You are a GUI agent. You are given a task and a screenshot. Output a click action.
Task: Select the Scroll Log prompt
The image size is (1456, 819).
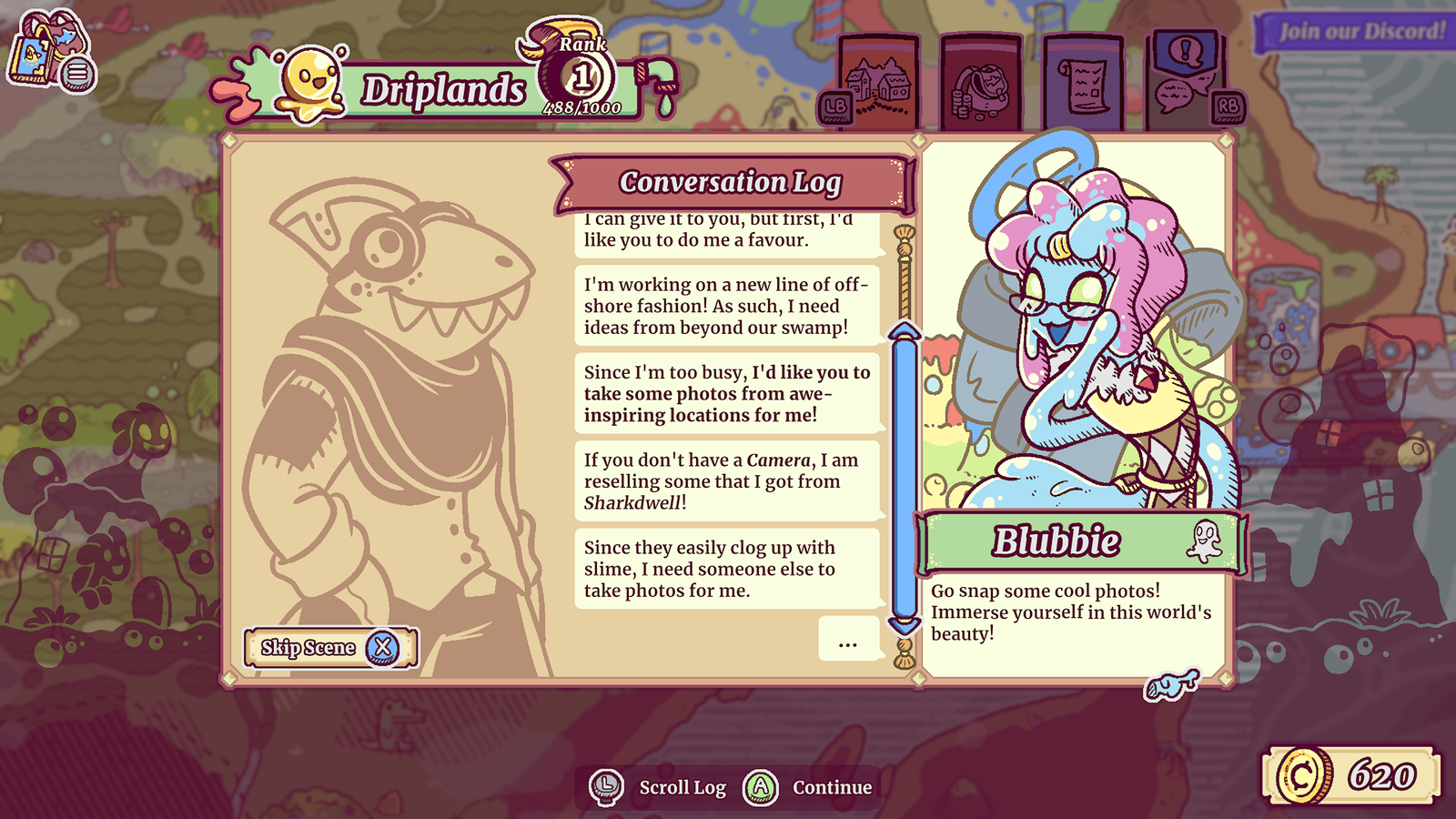pos(659,787)
